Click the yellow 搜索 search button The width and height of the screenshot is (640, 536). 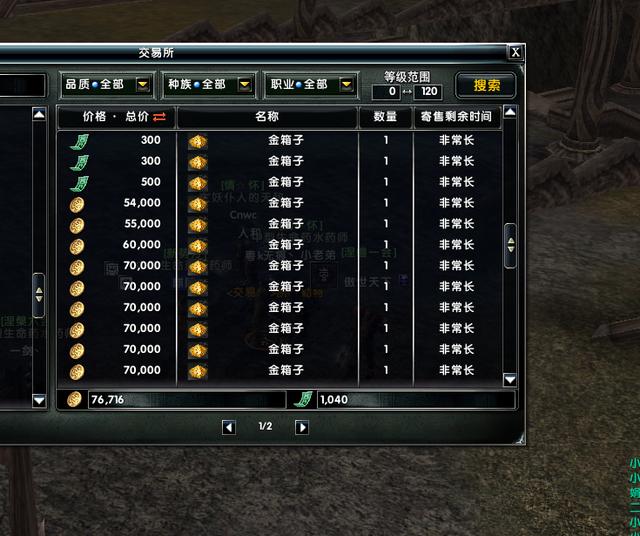tap(486, 85)
